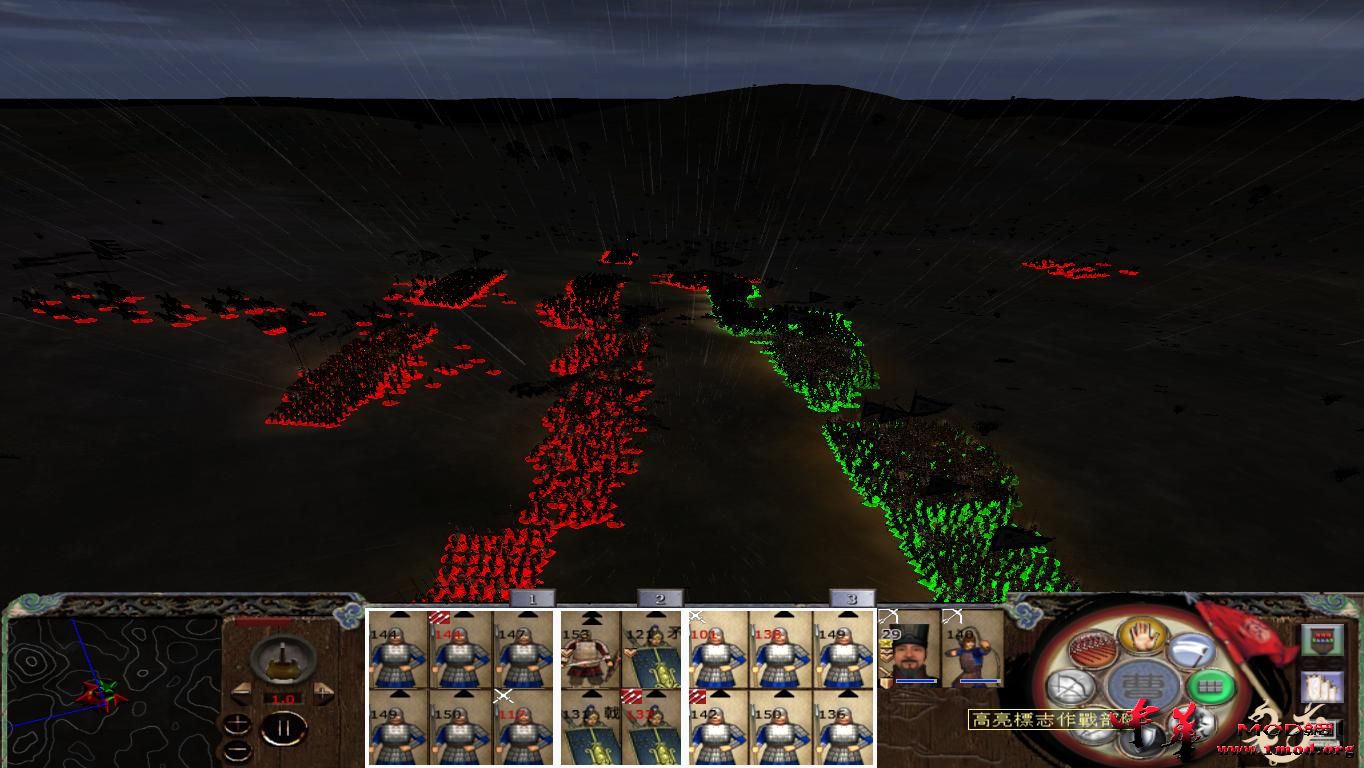Click the halt hand icon on command wheel
Viewport: 1364px width, 768px height.
pyautogui.click(x=1141, y=638)
